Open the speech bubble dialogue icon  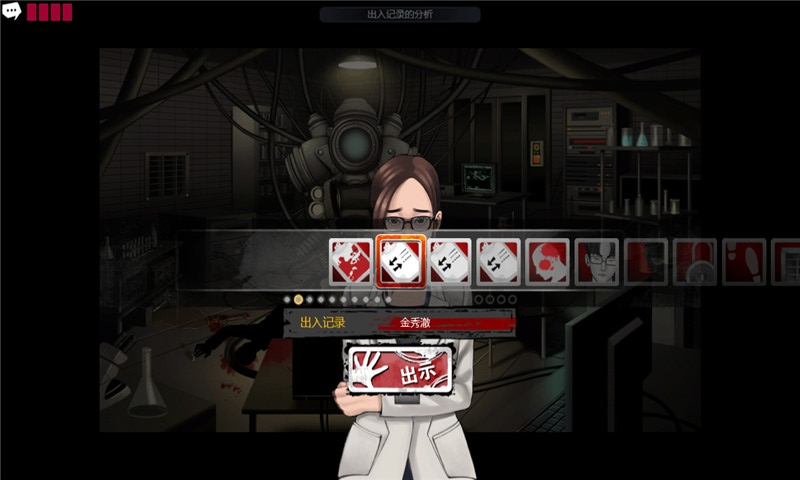pyautogui.click(x=12, y=12)
